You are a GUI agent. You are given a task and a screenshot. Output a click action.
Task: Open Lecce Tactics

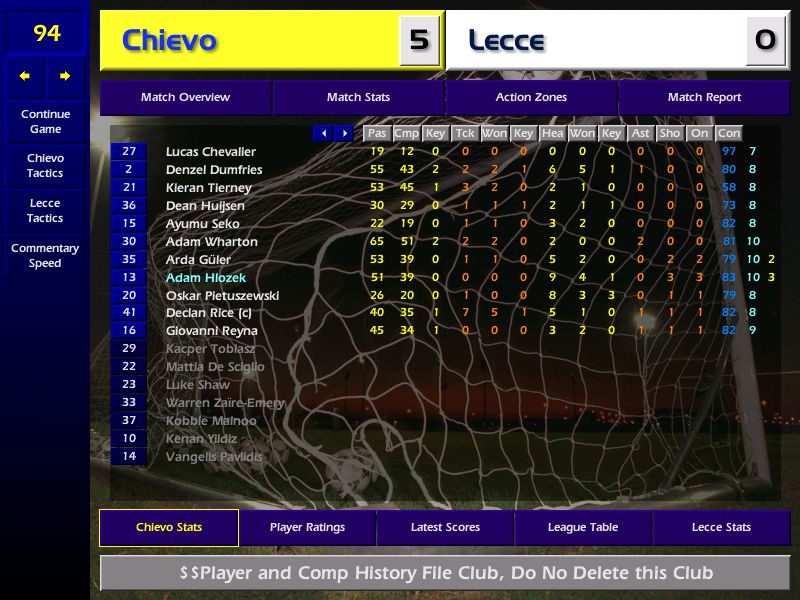tap(45, 211)
